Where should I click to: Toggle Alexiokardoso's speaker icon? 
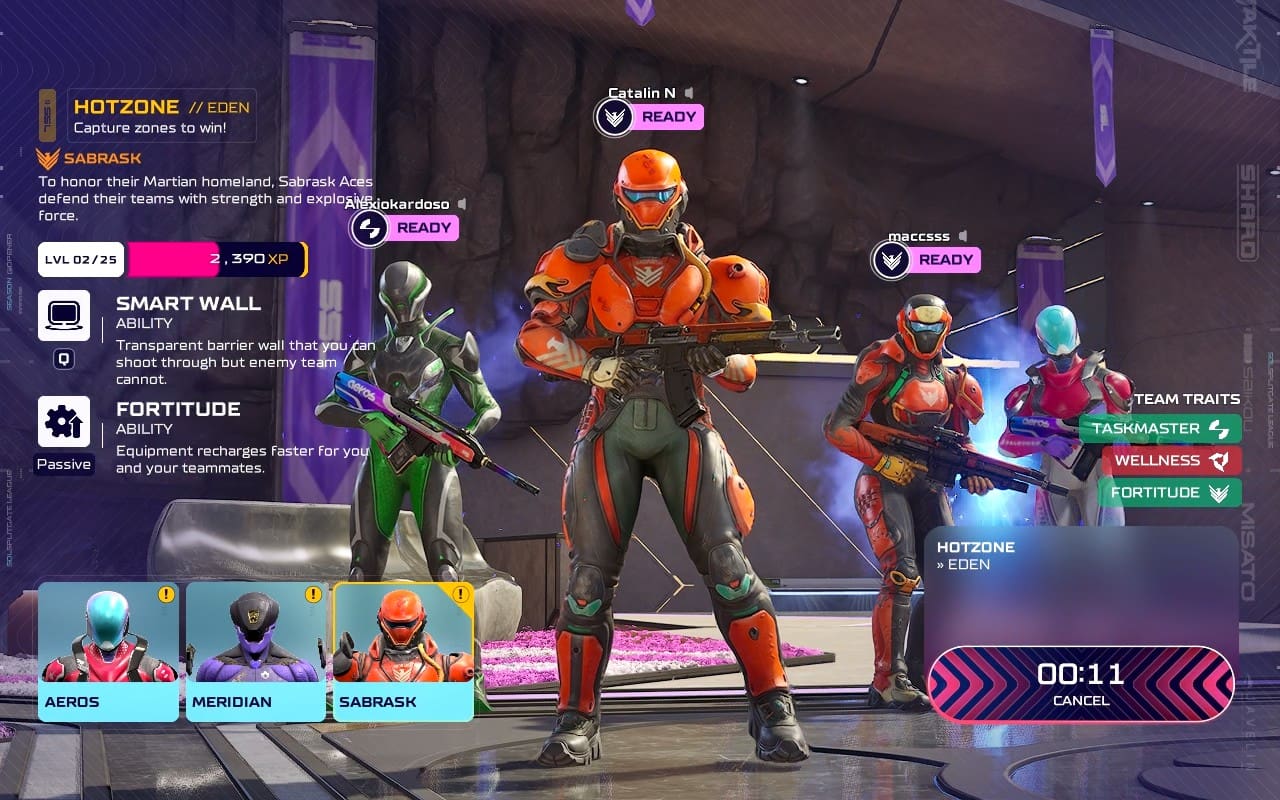click(461, 204)
